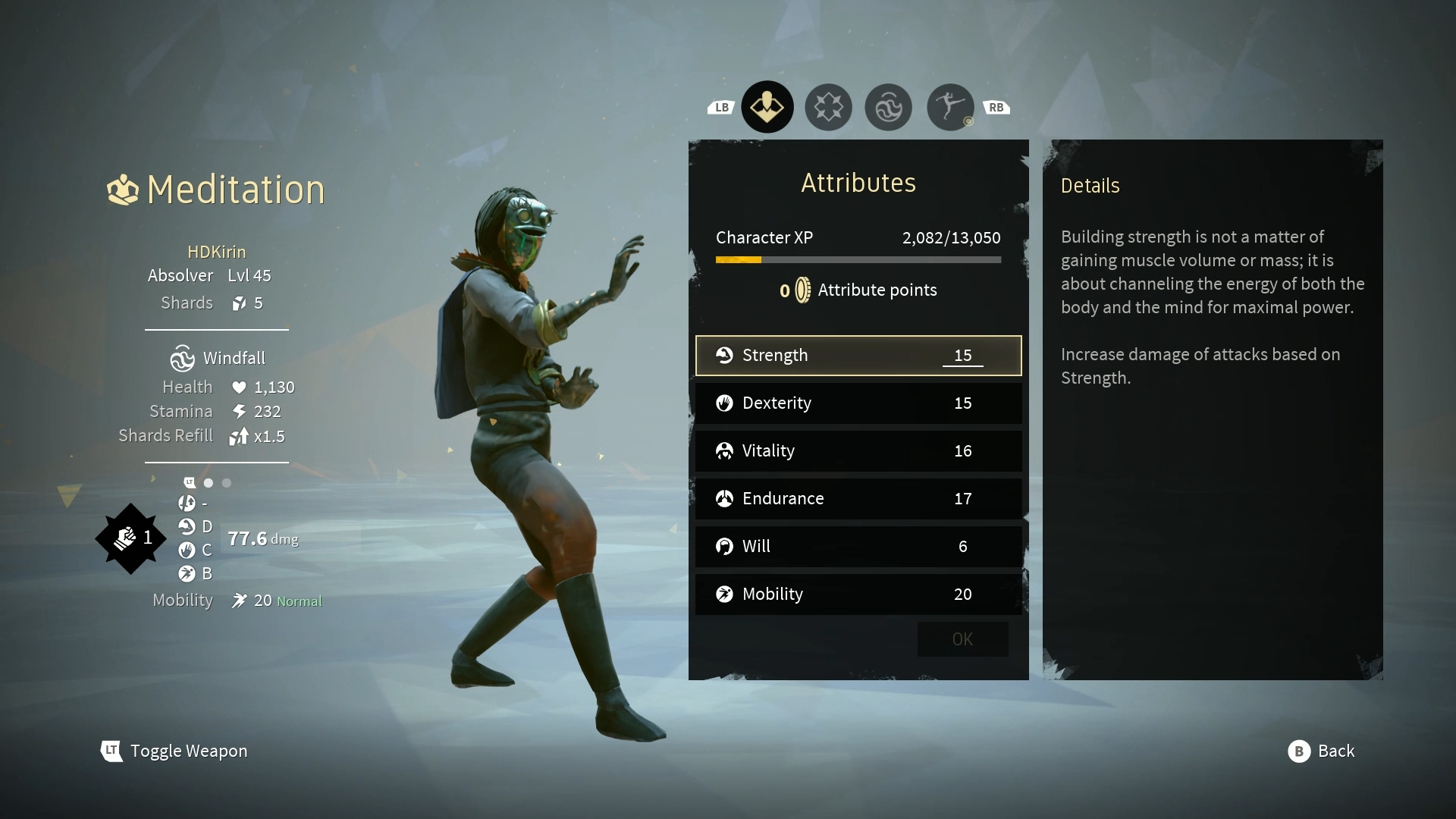Open the Details panel header

click(1090, 185)
